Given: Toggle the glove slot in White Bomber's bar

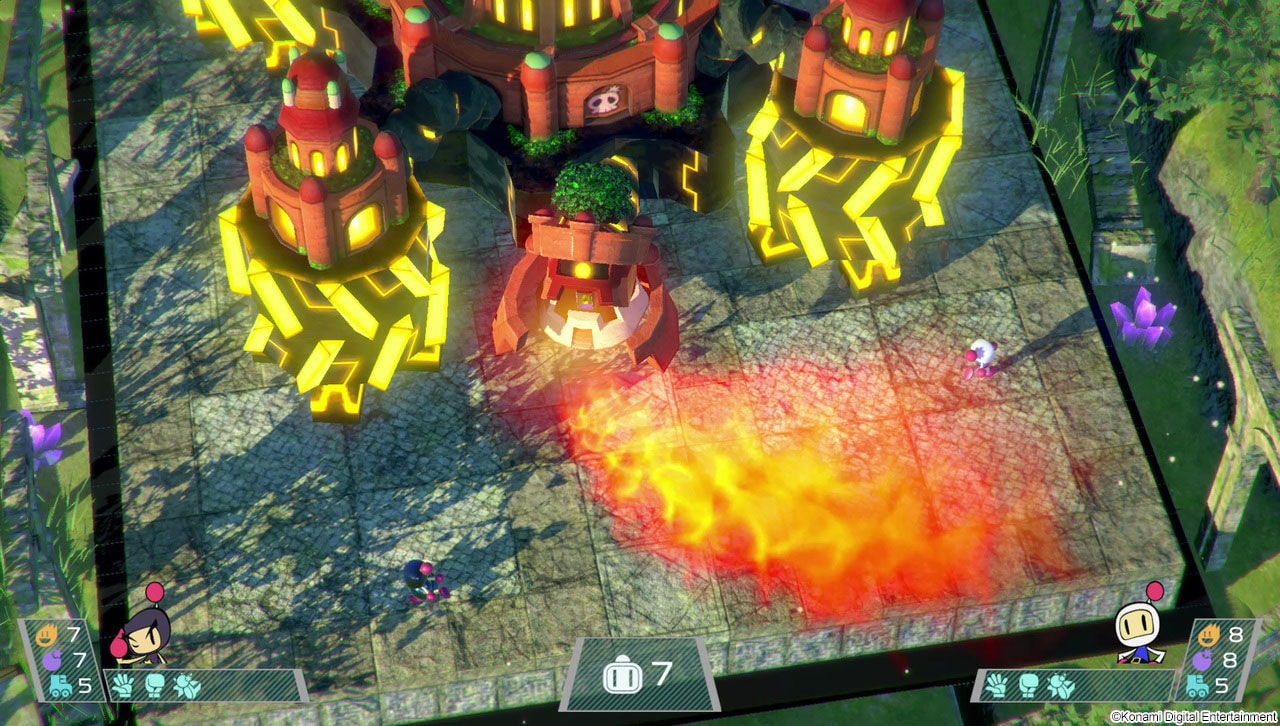Looking at the screenshot, I should [x=997, y=685].
